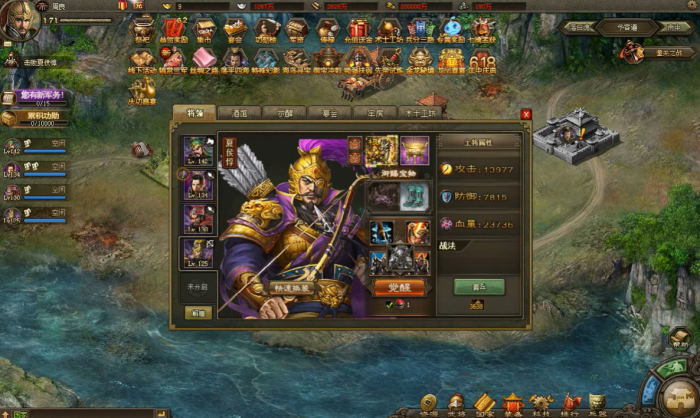Select the teal boots equipment slot
The height and width of the screenshot is (418, 700).
point(414,195)
